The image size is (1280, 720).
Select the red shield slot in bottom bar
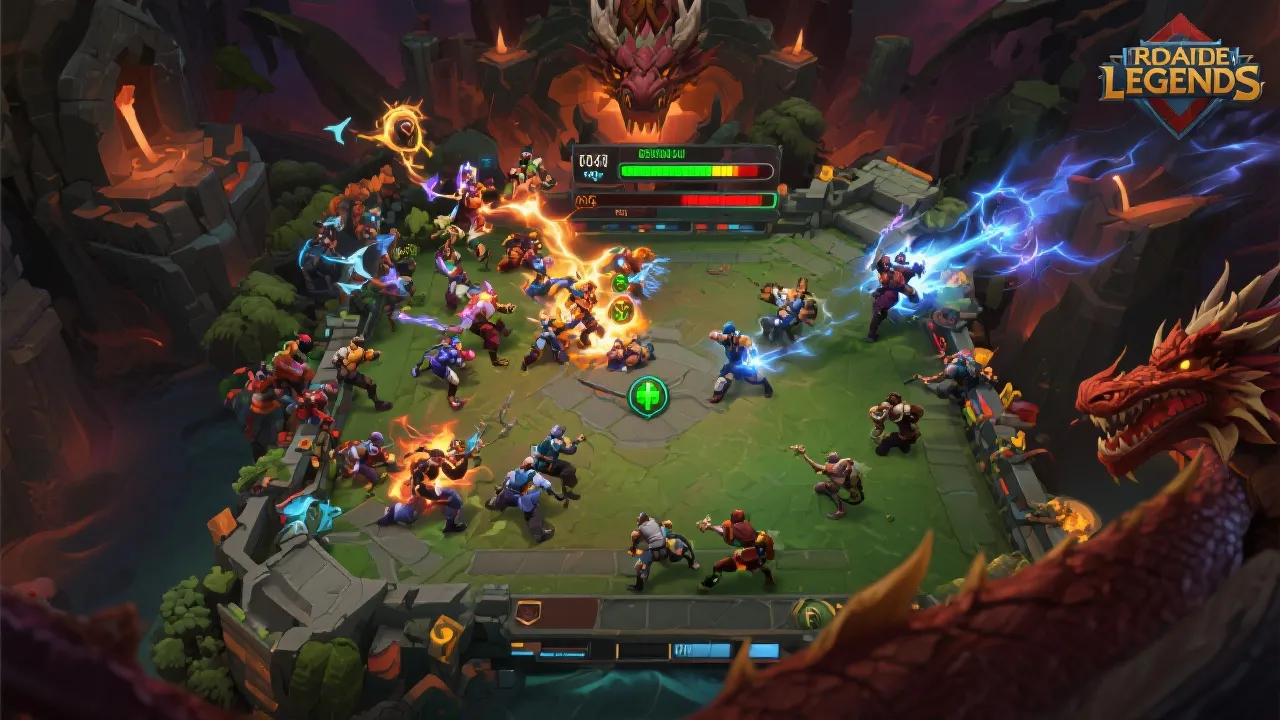pyautogui.click(x=528, y=613)
